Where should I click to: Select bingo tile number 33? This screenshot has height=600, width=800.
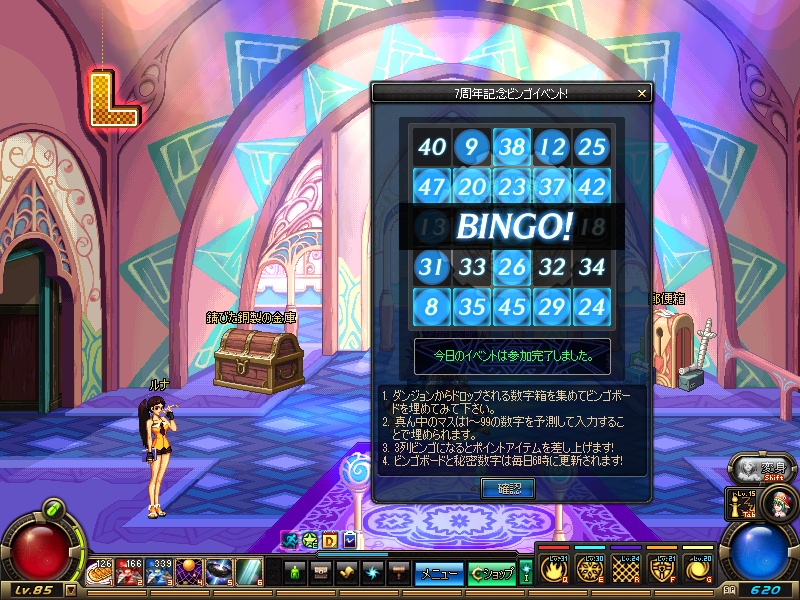(472, 267)
